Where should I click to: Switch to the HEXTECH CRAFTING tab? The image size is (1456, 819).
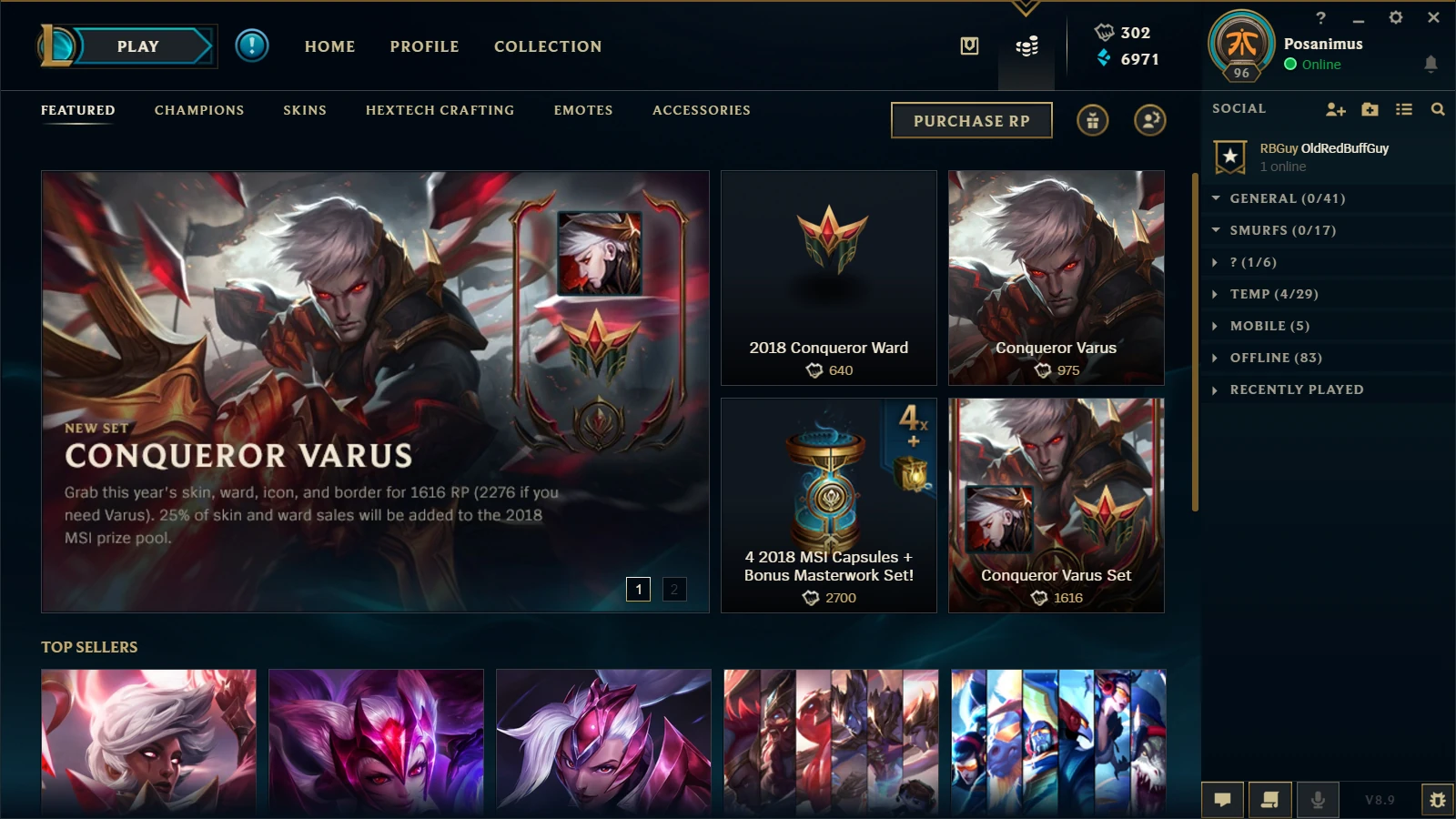pyautogui.click(x=440, y=109)
